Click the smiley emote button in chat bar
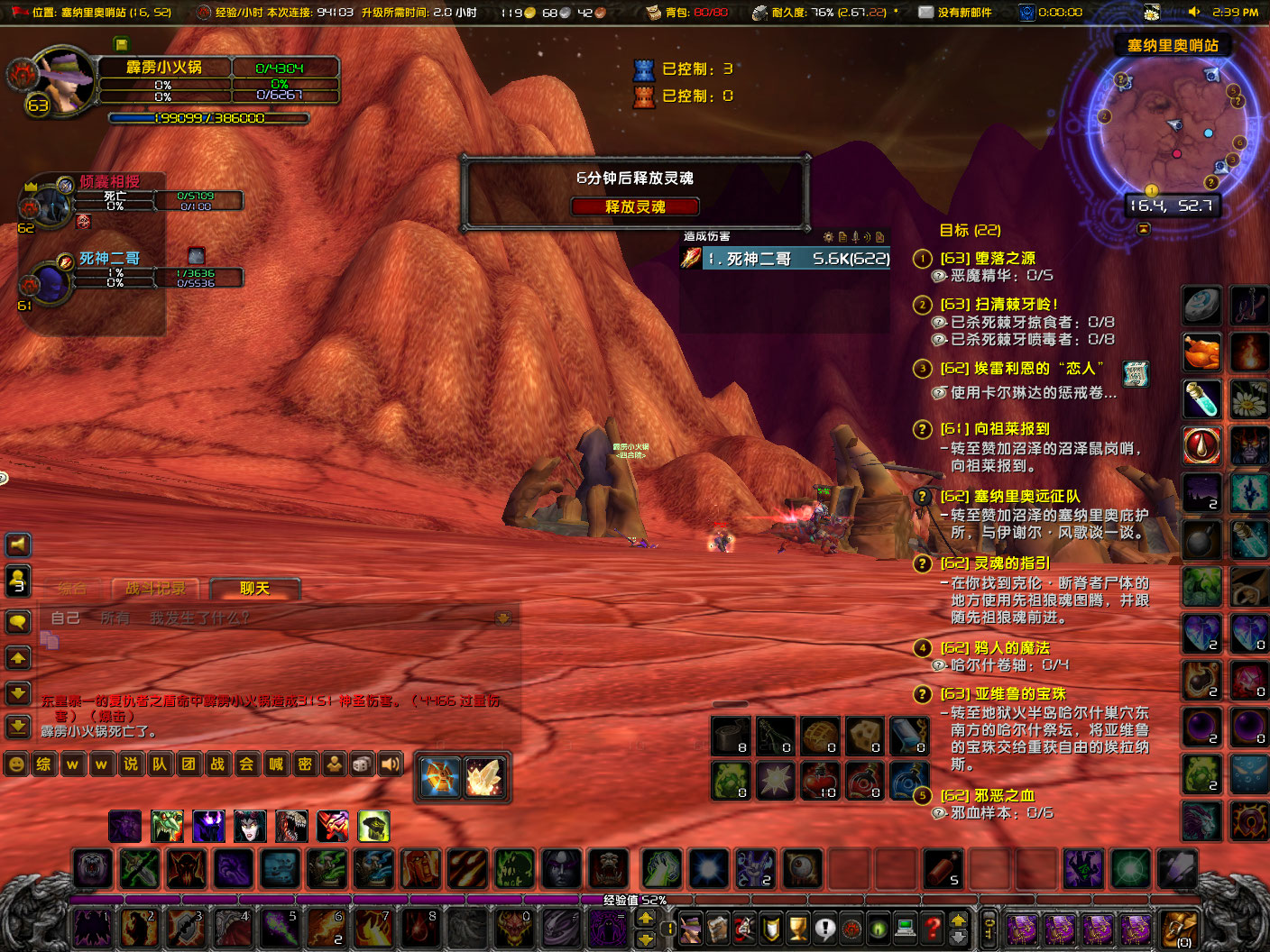The height and width of the screenshot is (952, 1270). [x=15, y=764]
